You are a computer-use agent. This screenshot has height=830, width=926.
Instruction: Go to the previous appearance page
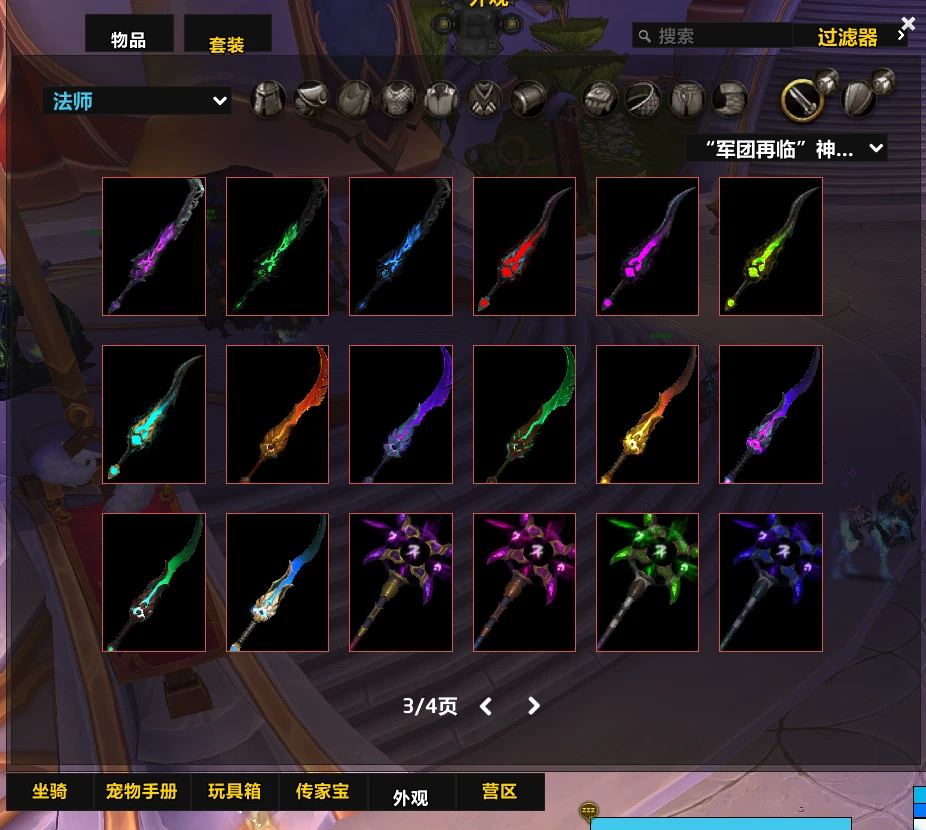486,706
